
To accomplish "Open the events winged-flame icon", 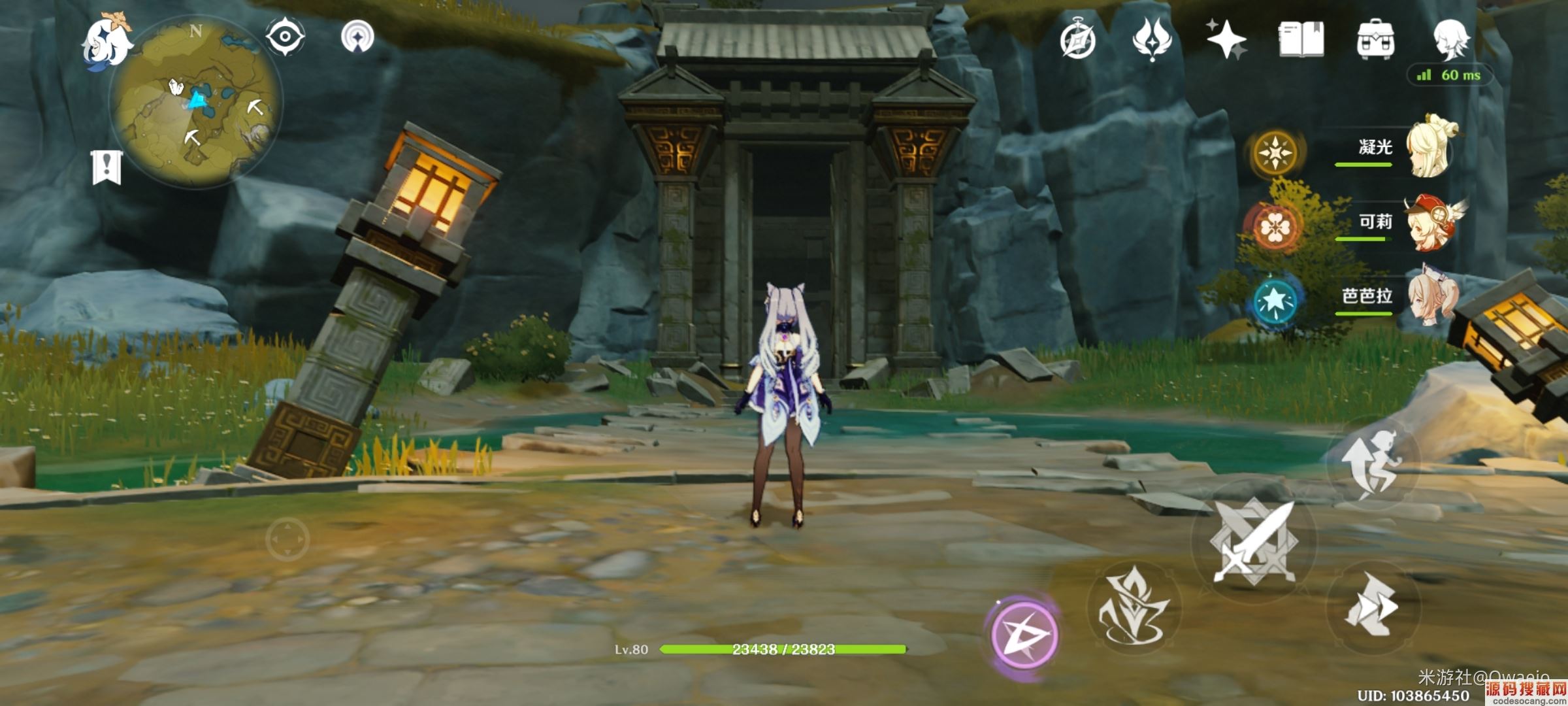I will (x=1152, y=39).
